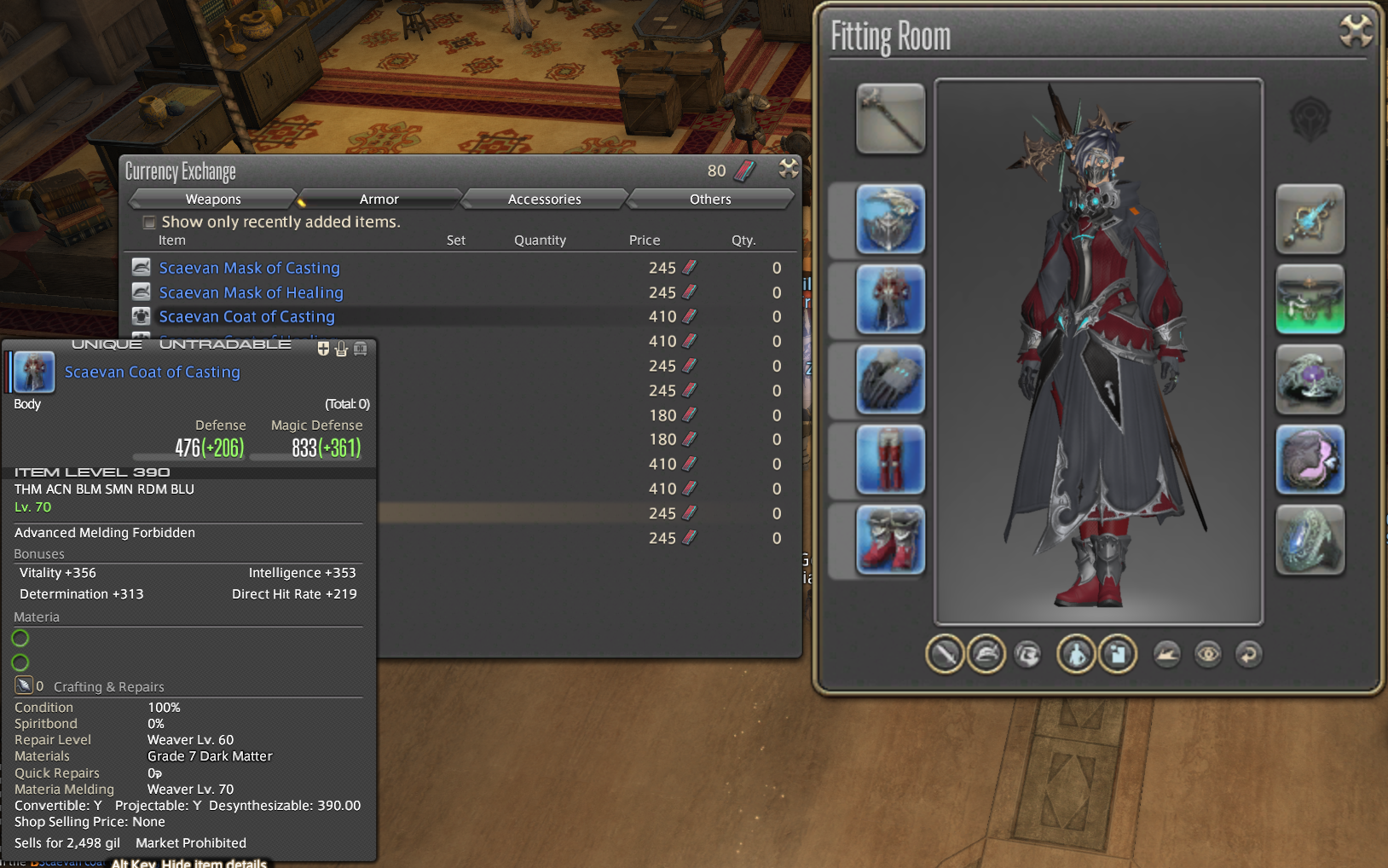The height and width of the screenshot is (868, 1388).
Task: Click the red boots equipment slot
Action: tap(890, 540)
